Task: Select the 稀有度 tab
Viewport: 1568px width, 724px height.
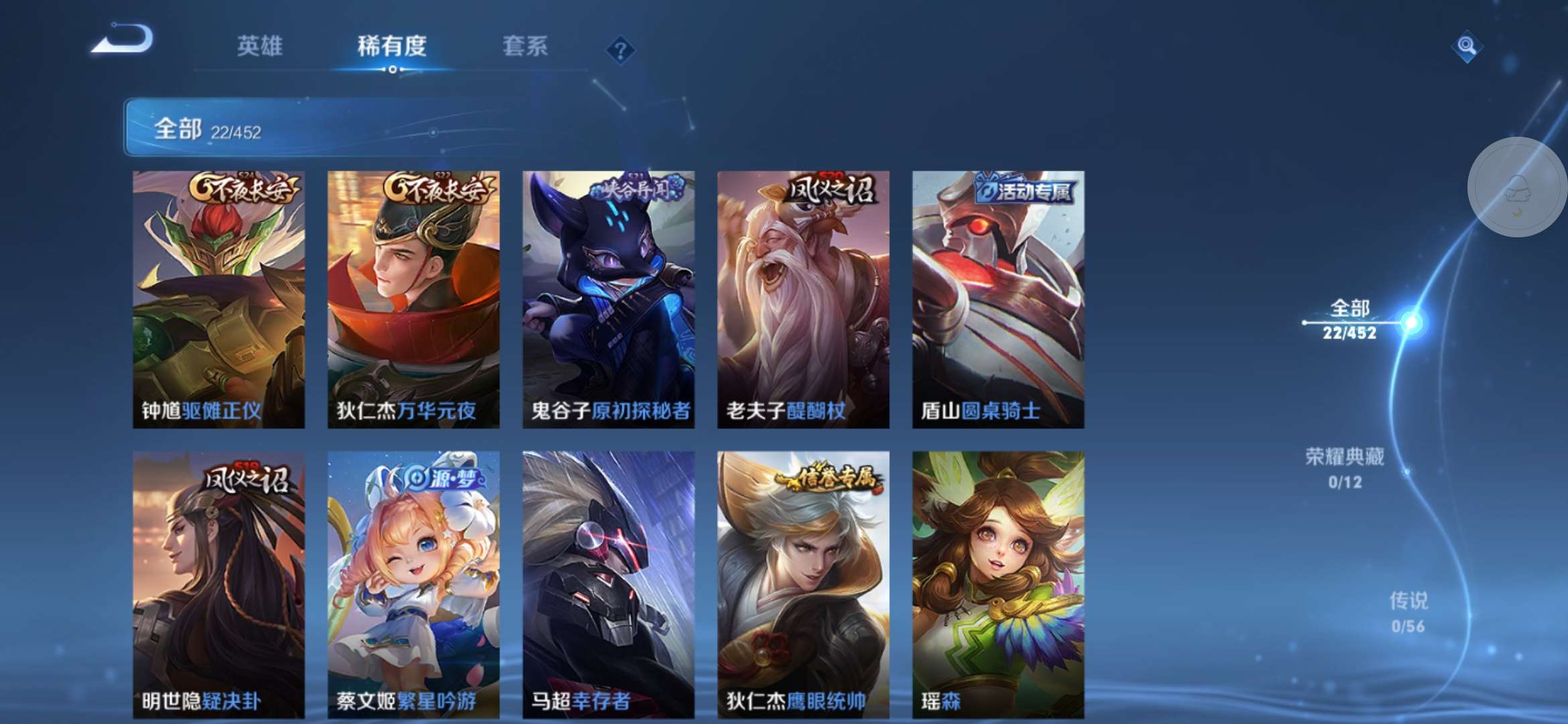Action: coord(391,46)
